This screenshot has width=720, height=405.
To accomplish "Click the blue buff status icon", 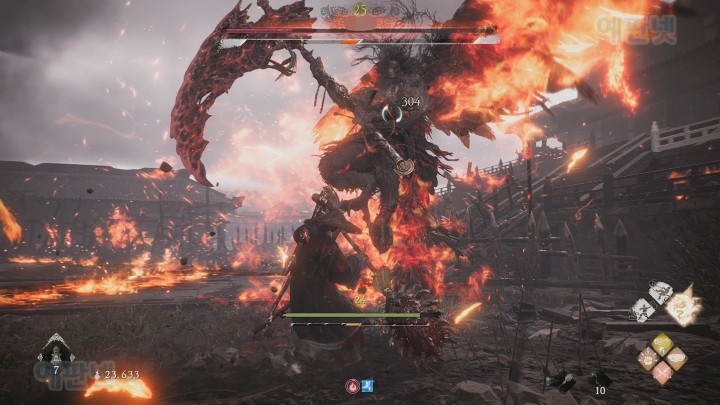I will (x=367, y=384).
